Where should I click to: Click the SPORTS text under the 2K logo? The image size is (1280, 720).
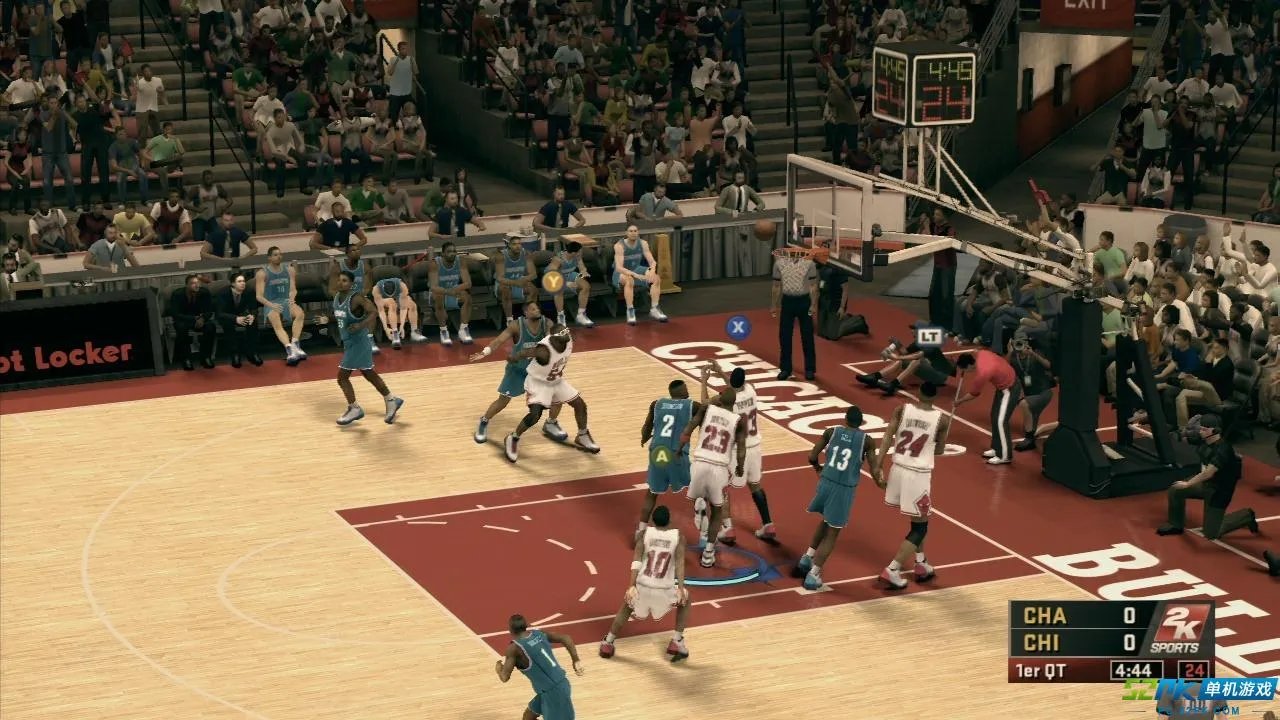coord(1175,647)
